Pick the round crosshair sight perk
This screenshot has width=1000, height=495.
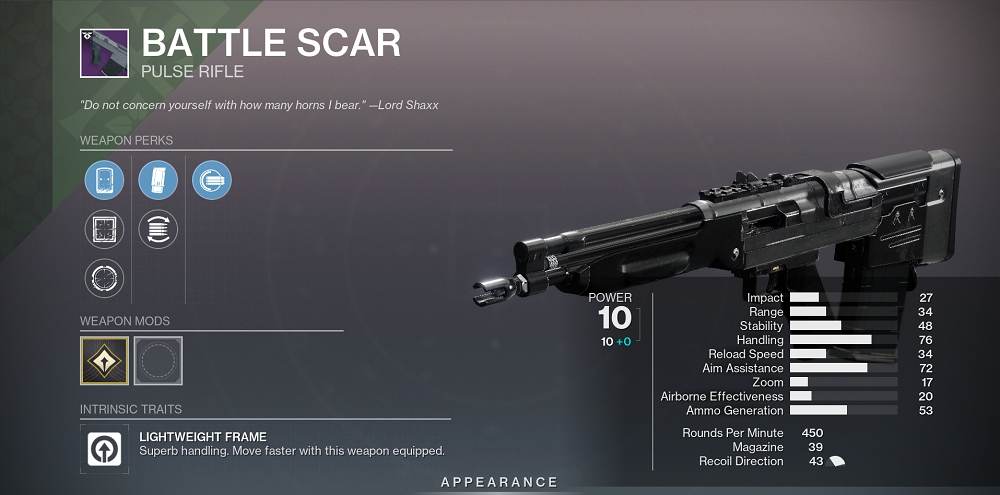point(104,277)
